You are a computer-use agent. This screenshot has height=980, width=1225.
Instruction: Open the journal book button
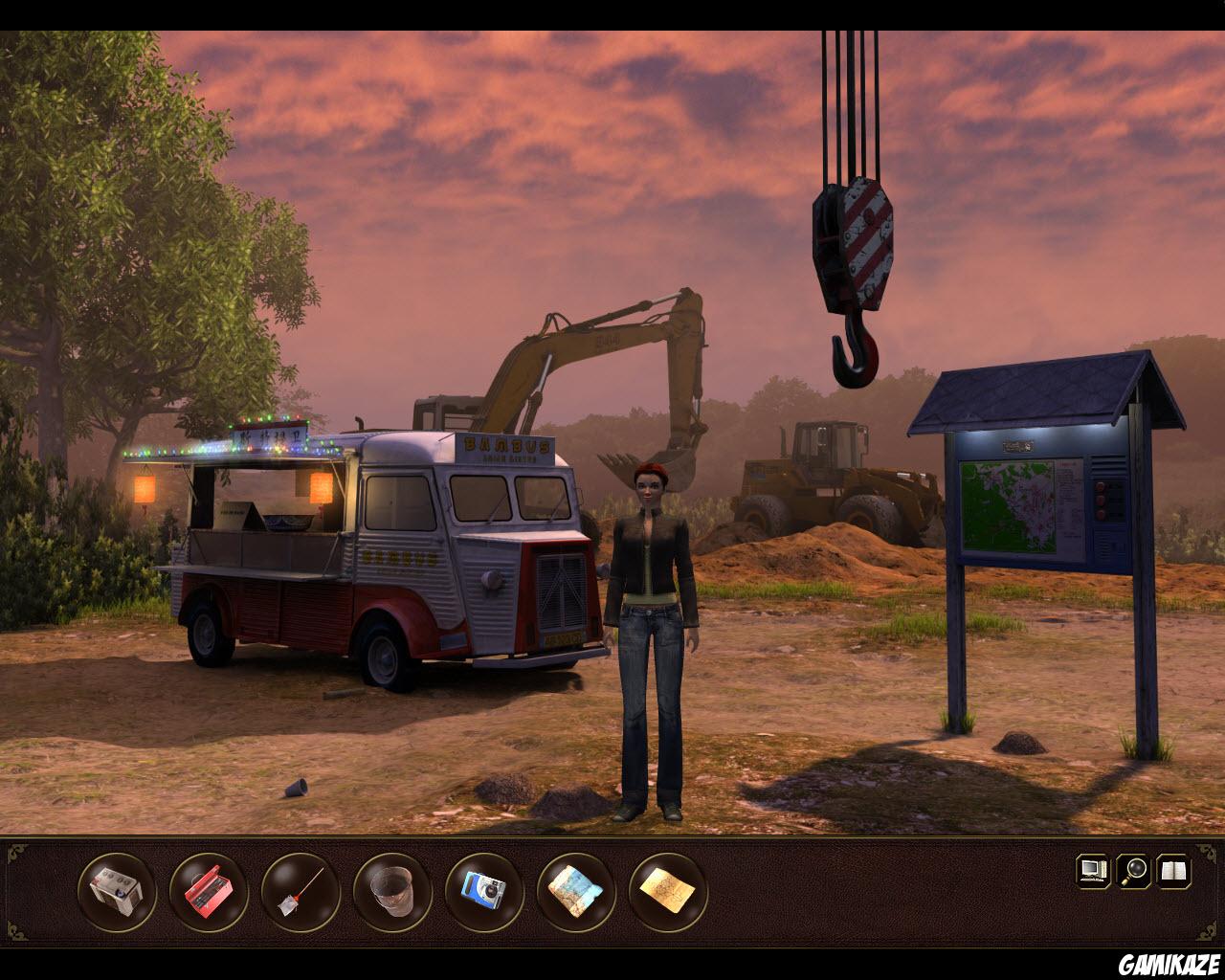coord(1174,871)
